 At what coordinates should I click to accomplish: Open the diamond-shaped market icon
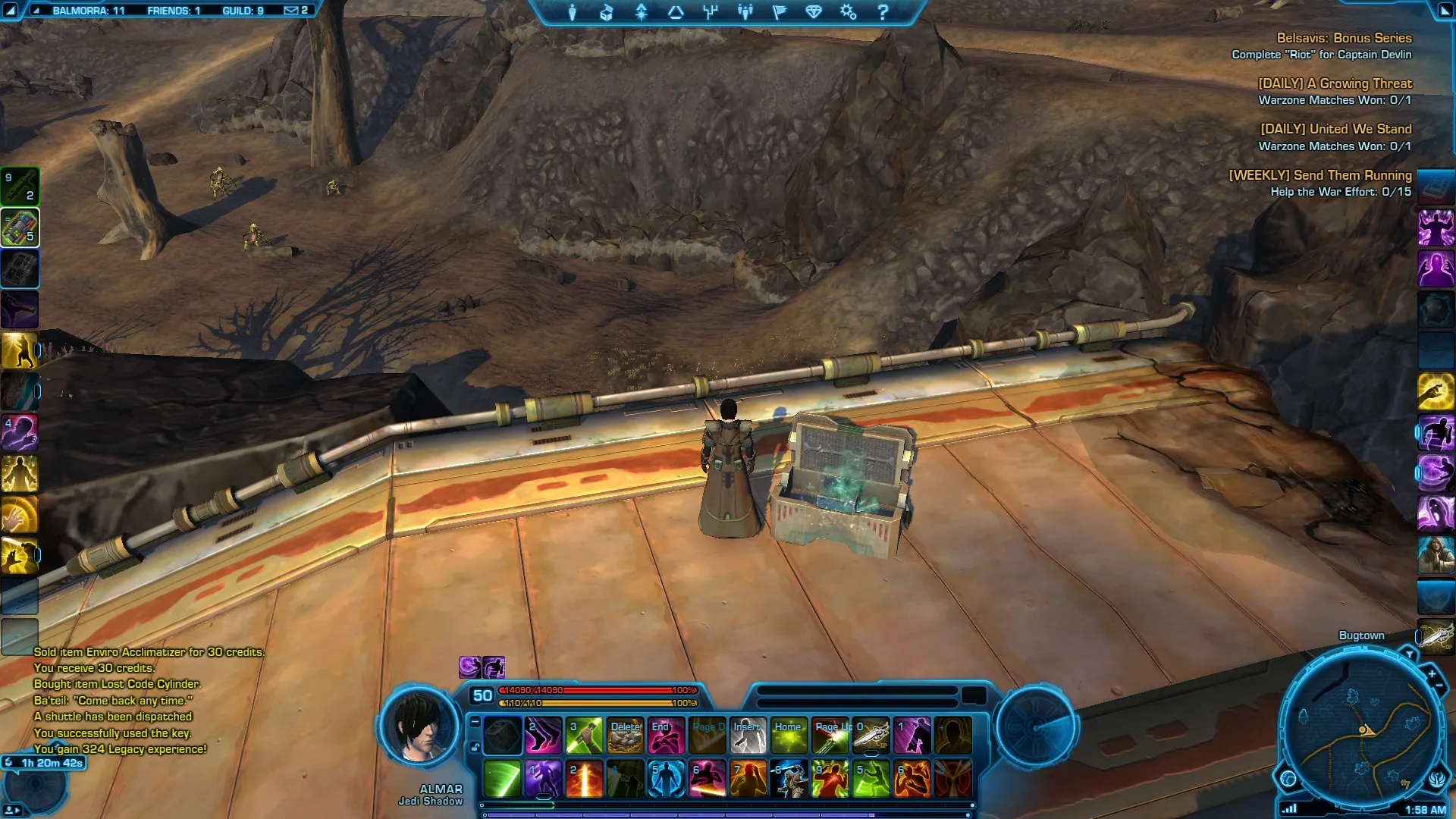click(814, 12)
